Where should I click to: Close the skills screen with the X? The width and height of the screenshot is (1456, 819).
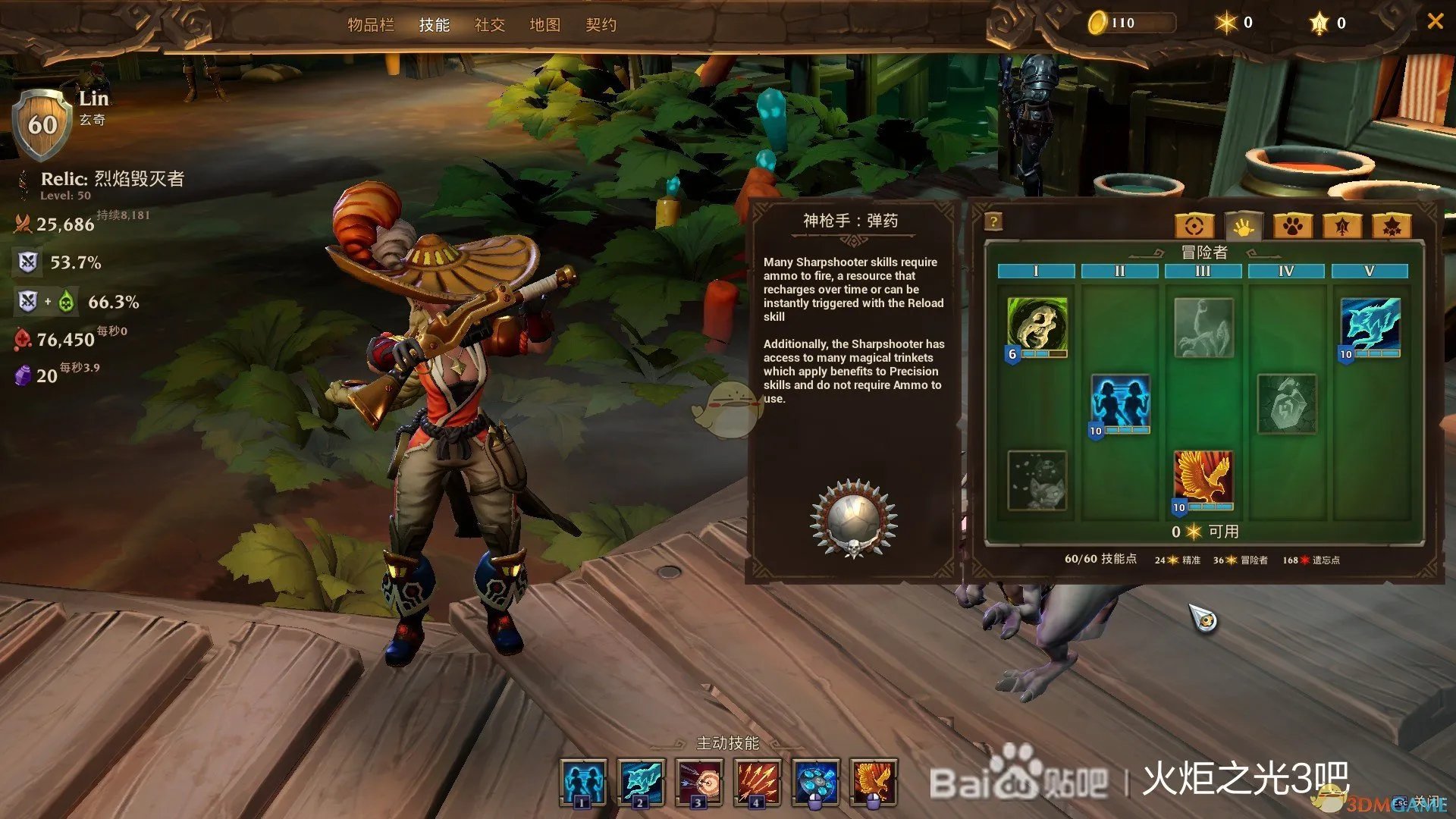[1435, 22]
